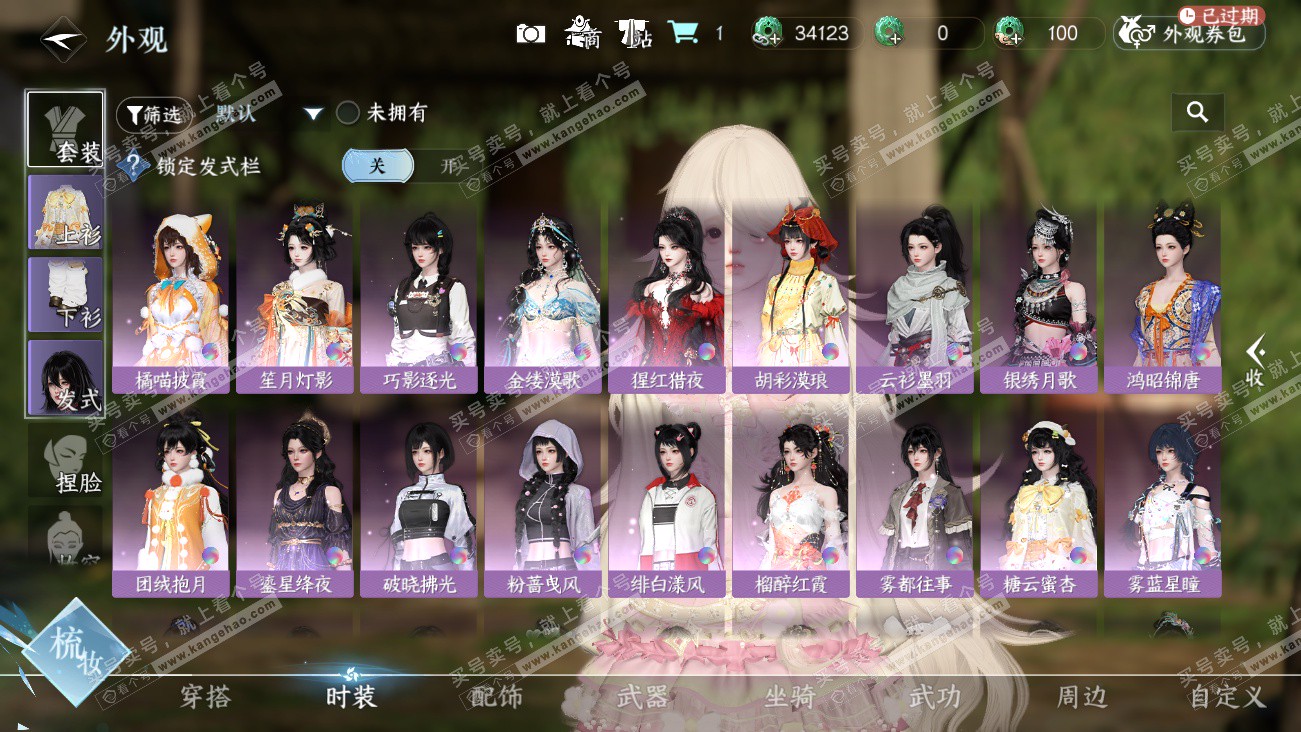The image size is (1301, 732).
Task: Select the 套装 category
Action: (x=66, y=130)
